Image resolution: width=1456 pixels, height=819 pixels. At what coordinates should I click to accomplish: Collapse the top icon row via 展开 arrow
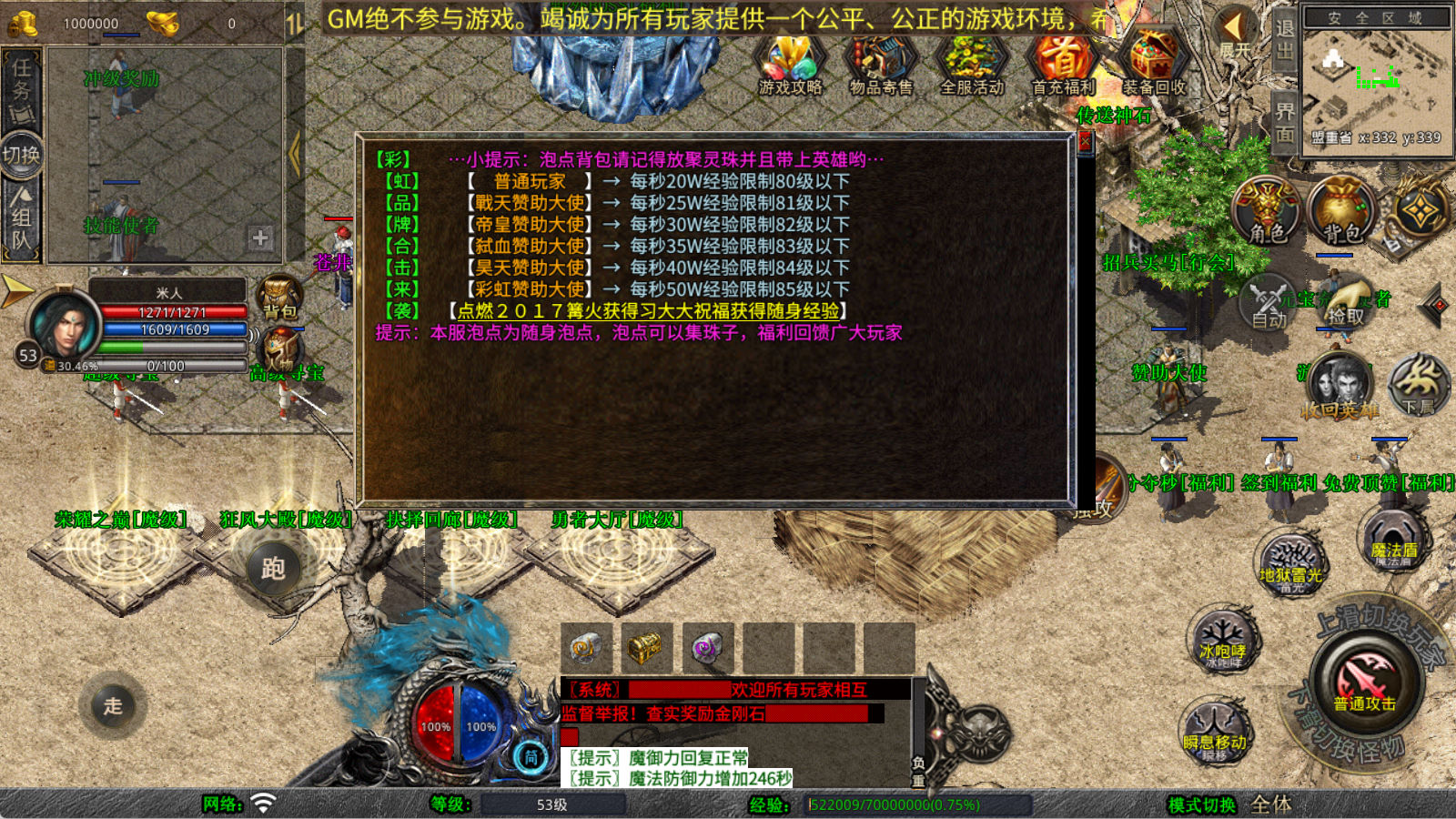pos(1234,31)
